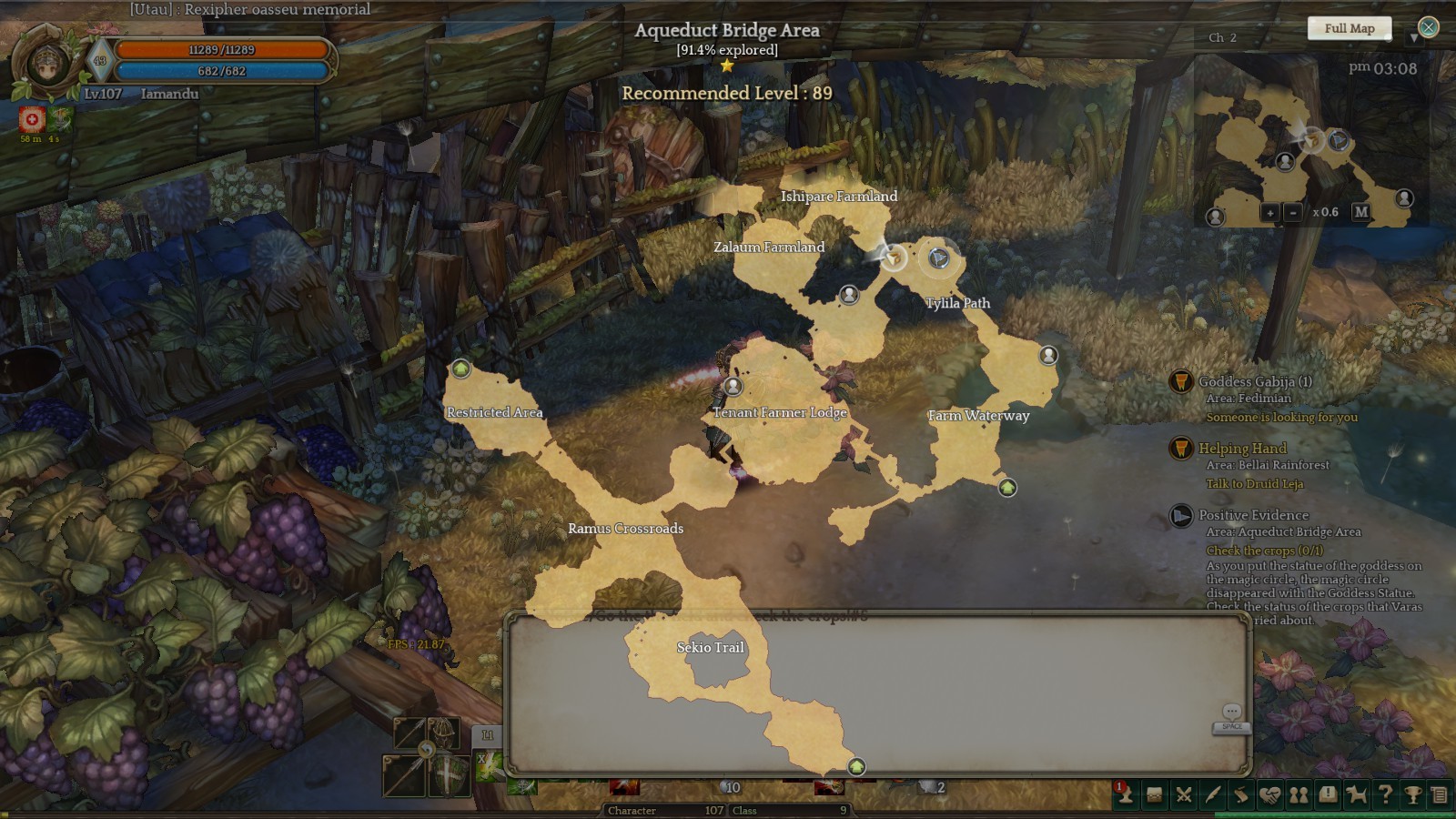Open the companion dog icon menu

(1357, 794)
